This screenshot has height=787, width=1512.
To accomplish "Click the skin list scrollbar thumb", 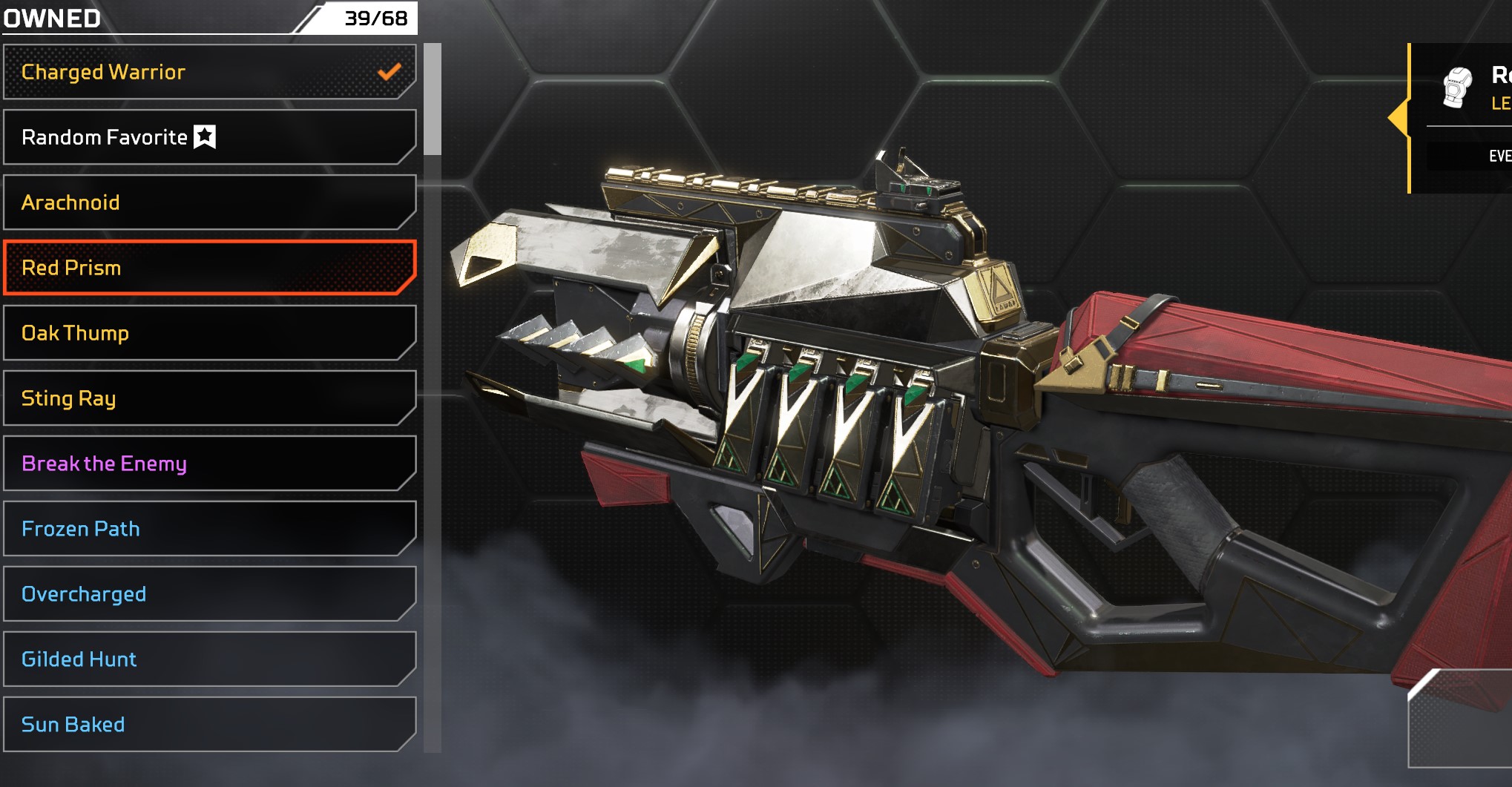I will 433,99.
